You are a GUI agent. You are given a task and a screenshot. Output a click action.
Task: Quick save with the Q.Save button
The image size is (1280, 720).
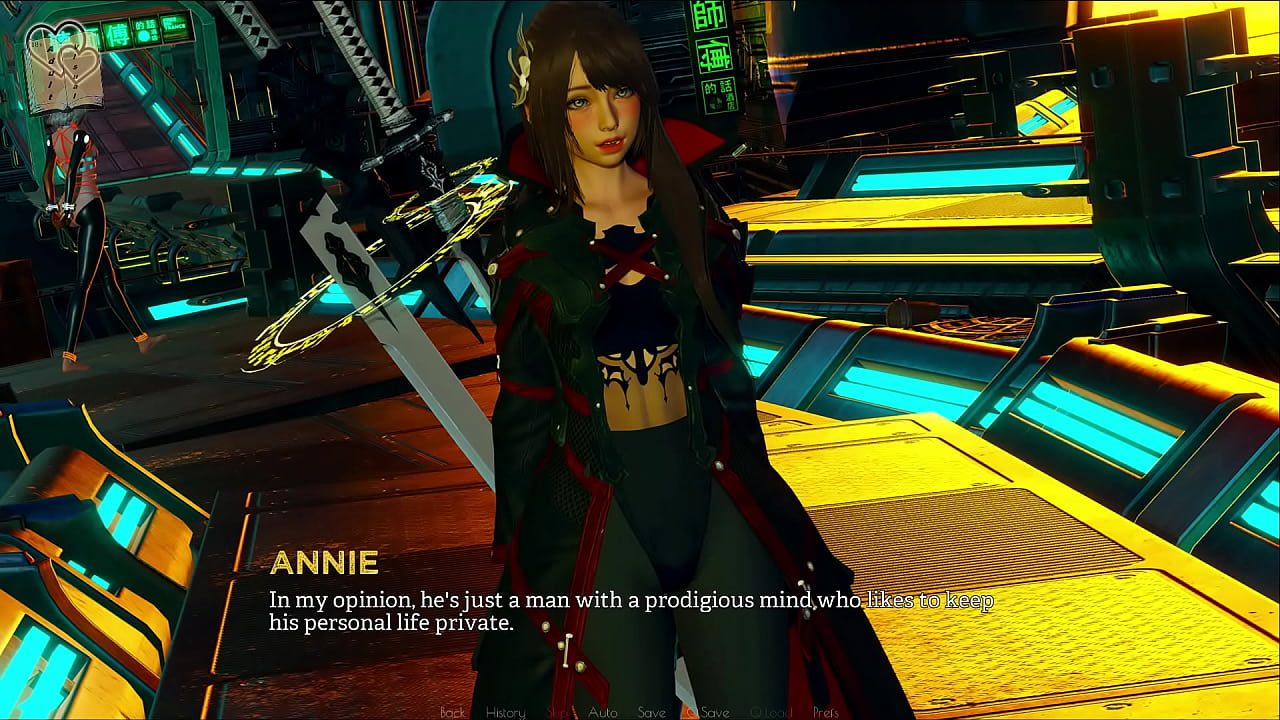point(707,712)
